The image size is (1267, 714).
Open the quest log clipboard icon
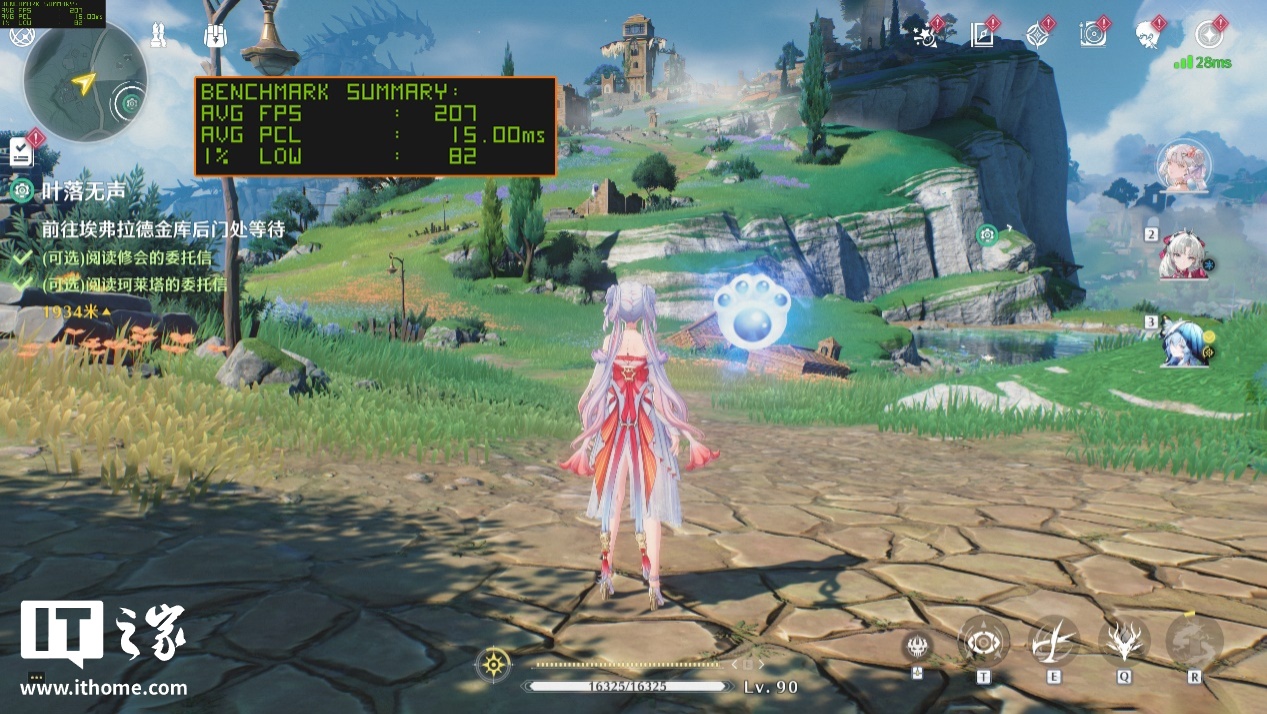pyautogui.click(x=21, y=152)
